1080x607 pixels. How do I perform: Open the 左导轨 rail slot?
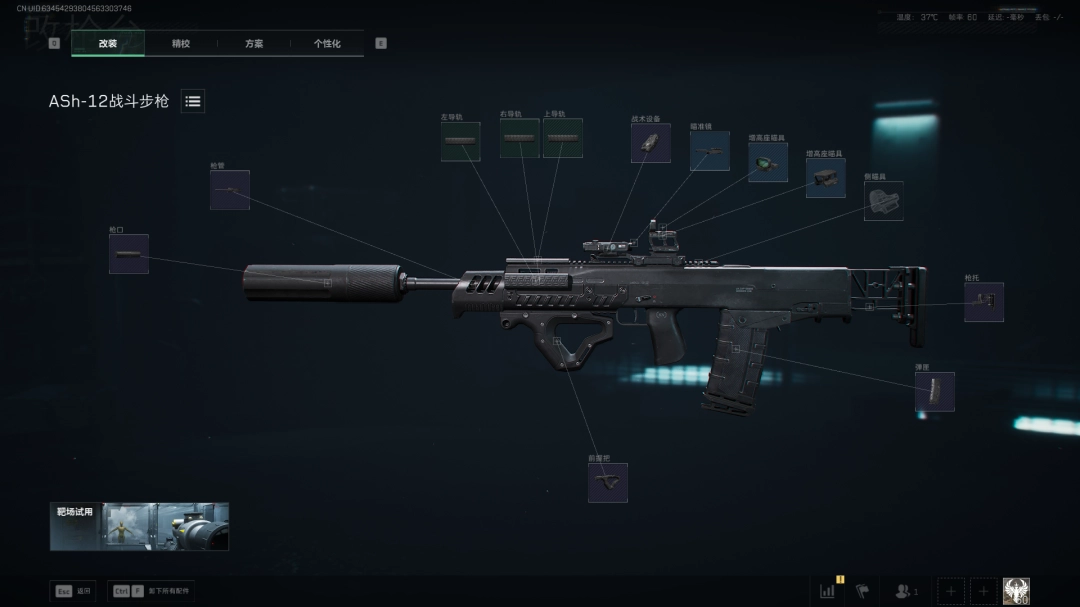[x=461, y=142]
